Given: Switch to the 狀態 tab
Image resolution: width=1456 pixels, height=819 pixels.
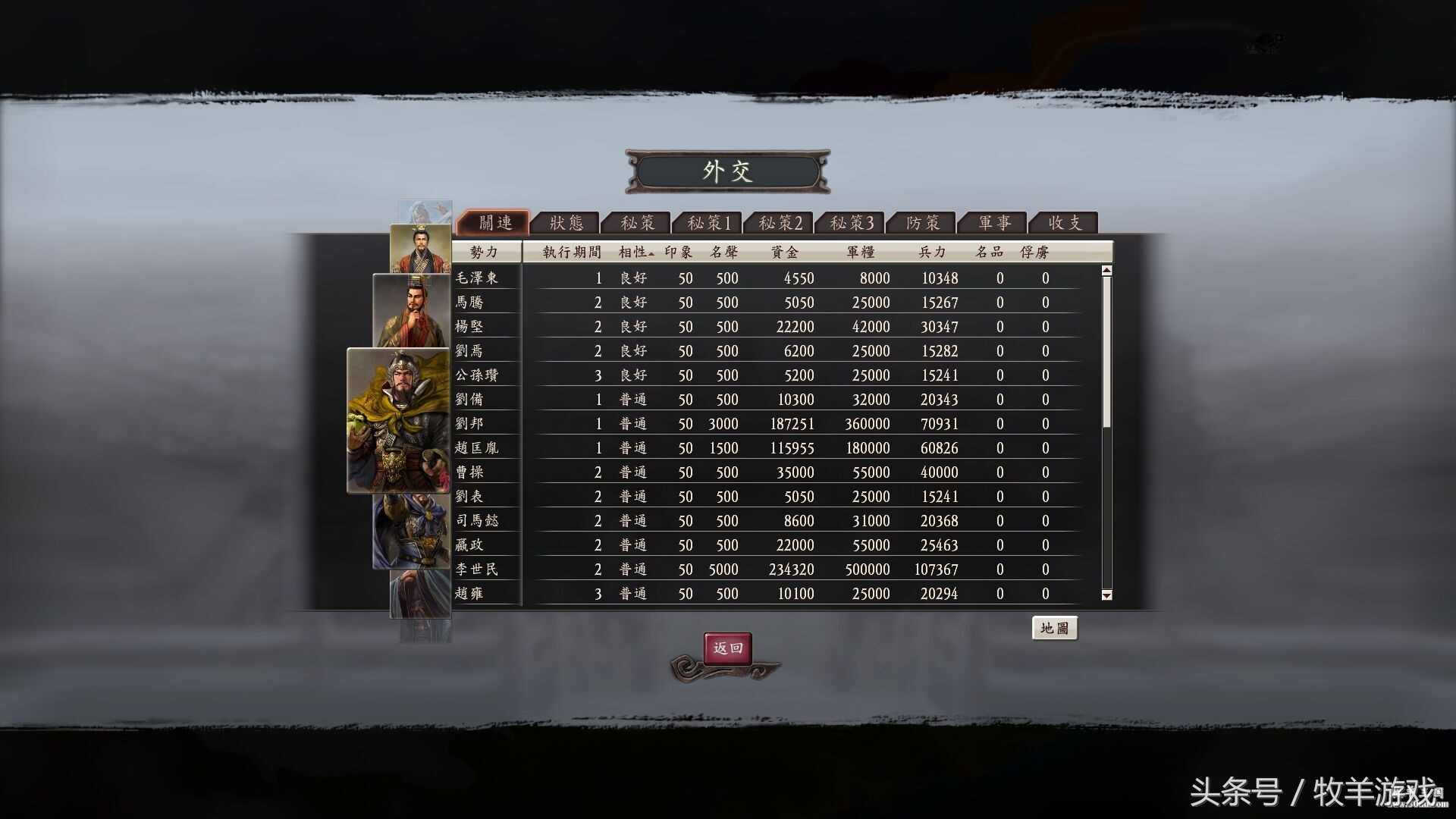Looking at the screenshot, I should pyautogui.click(x=565, y=222).
